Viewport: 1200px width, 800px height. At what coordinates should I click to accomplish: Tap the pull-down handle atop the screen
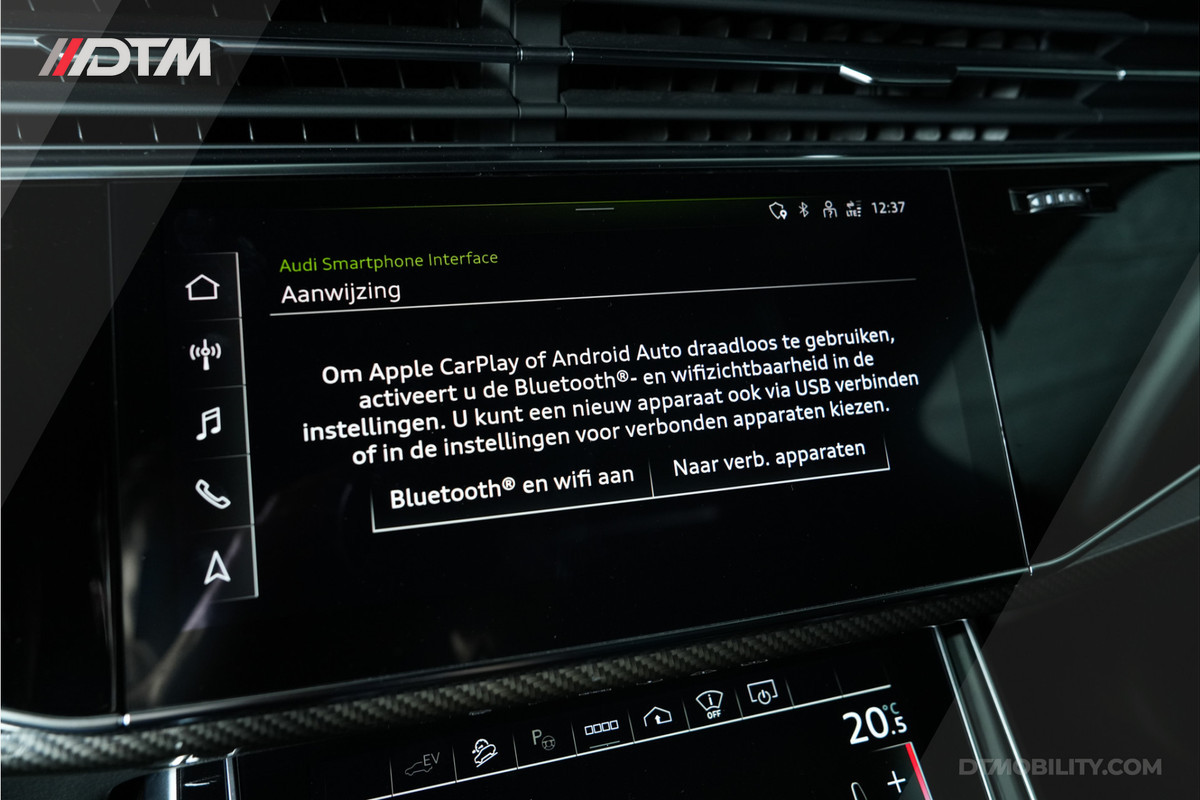coord(596,209)
